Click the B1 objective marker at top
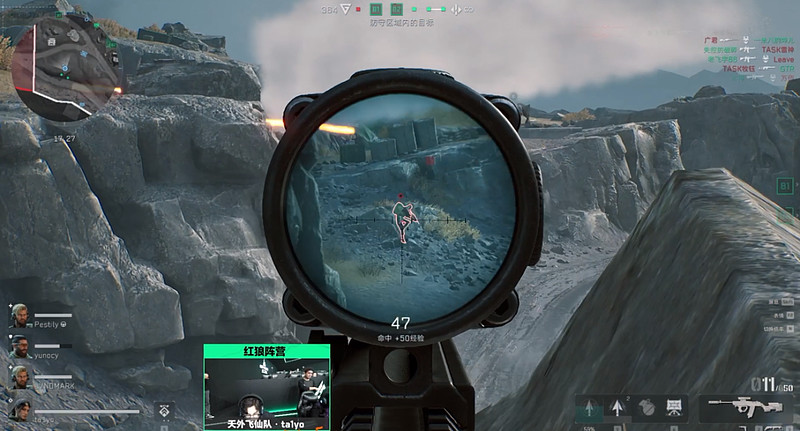This screenshot has height=431, width=800. pos(376,9)
